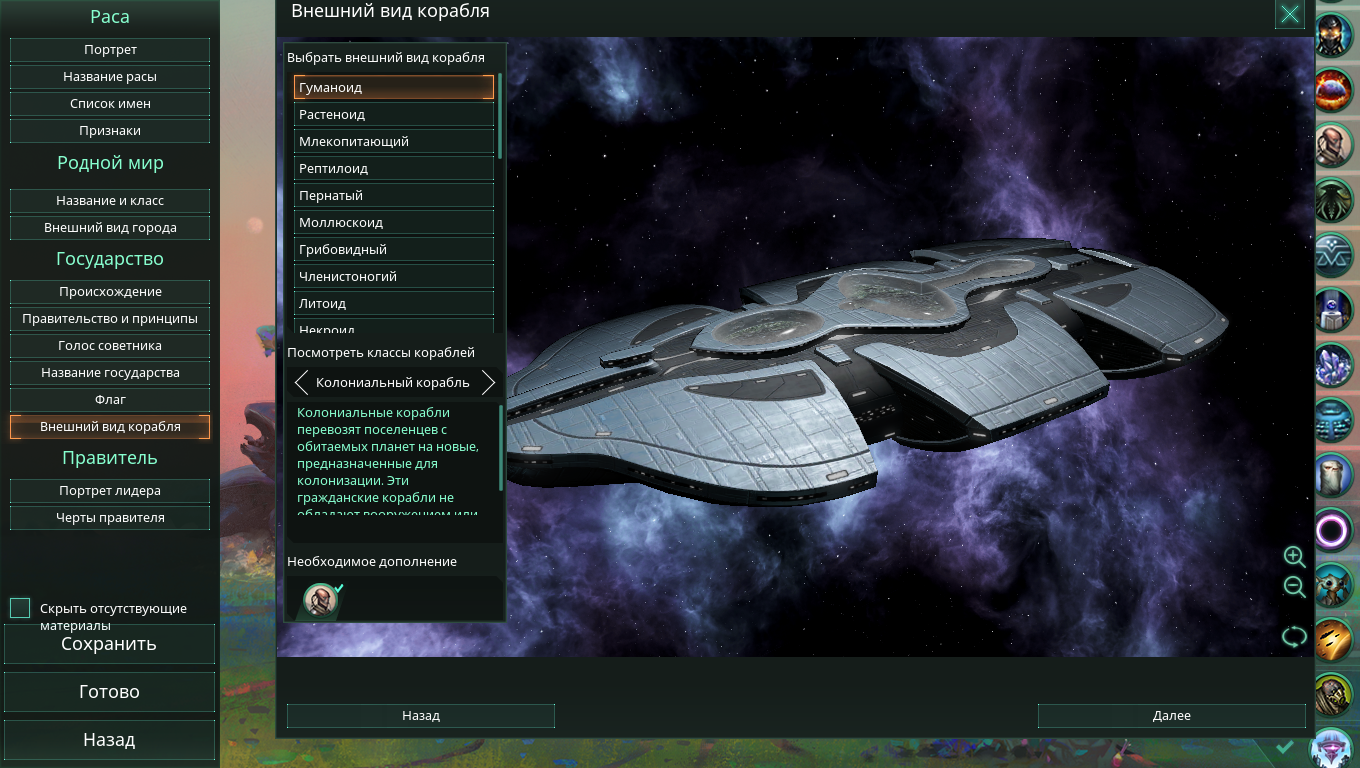
Task: Zoom in on the ship preview
Action: pyautogui.click(x=1294, y=557)
